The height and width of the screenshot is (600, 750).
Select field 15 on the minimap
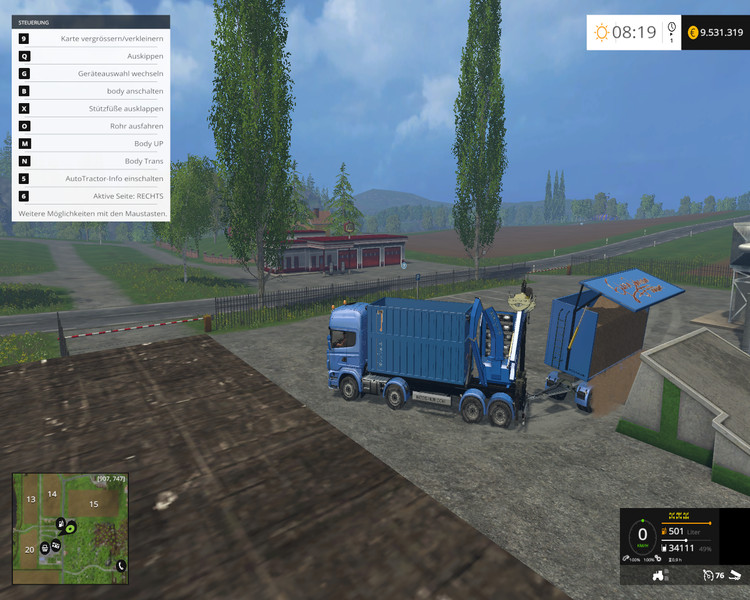(x=94, y=504)
